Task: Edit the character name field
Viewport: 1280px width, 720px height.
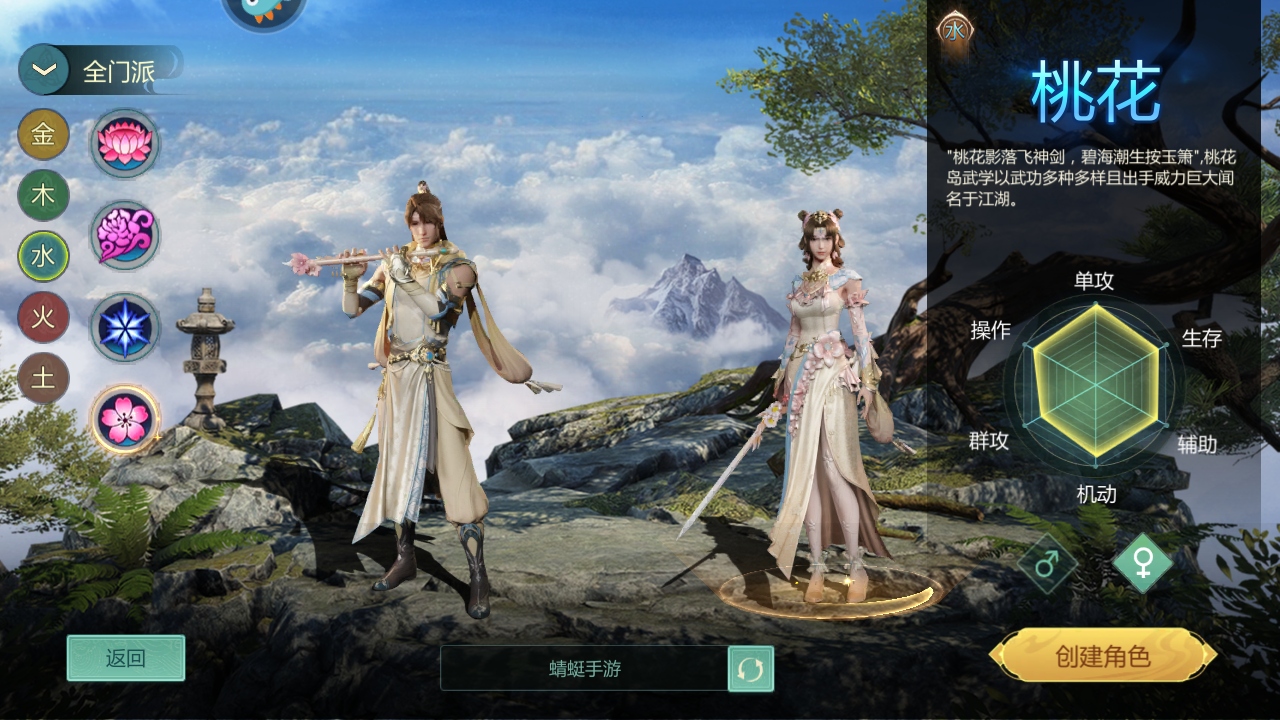Action: [x=584, y=668]
